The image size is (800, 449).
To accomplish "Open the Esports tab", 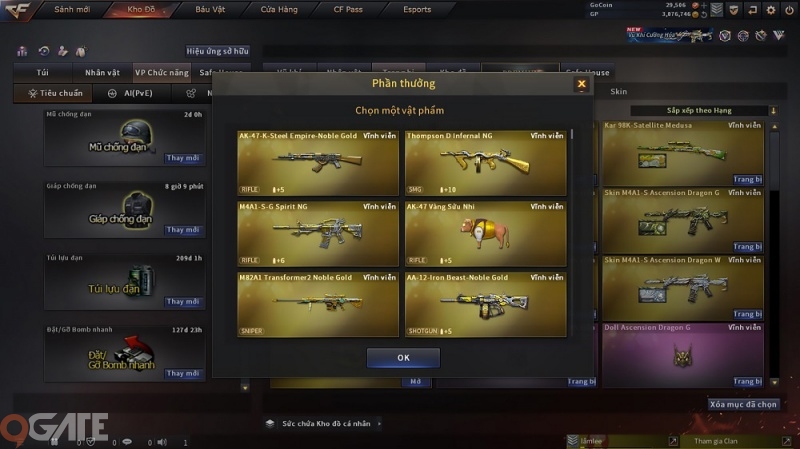I will tap(417, 9).
